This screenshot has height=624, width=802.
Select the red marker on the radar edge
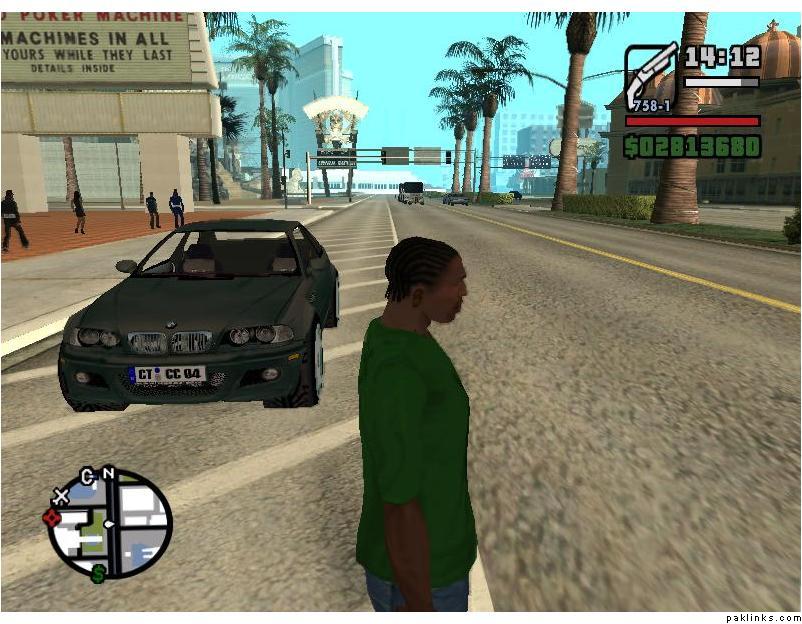52,517
